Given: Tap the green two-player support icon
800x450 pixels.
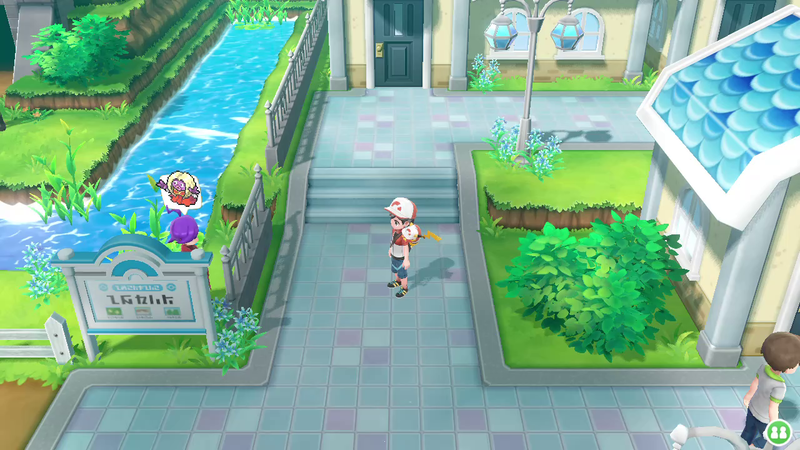Looking at the screenshot, I should pos(777,433).
